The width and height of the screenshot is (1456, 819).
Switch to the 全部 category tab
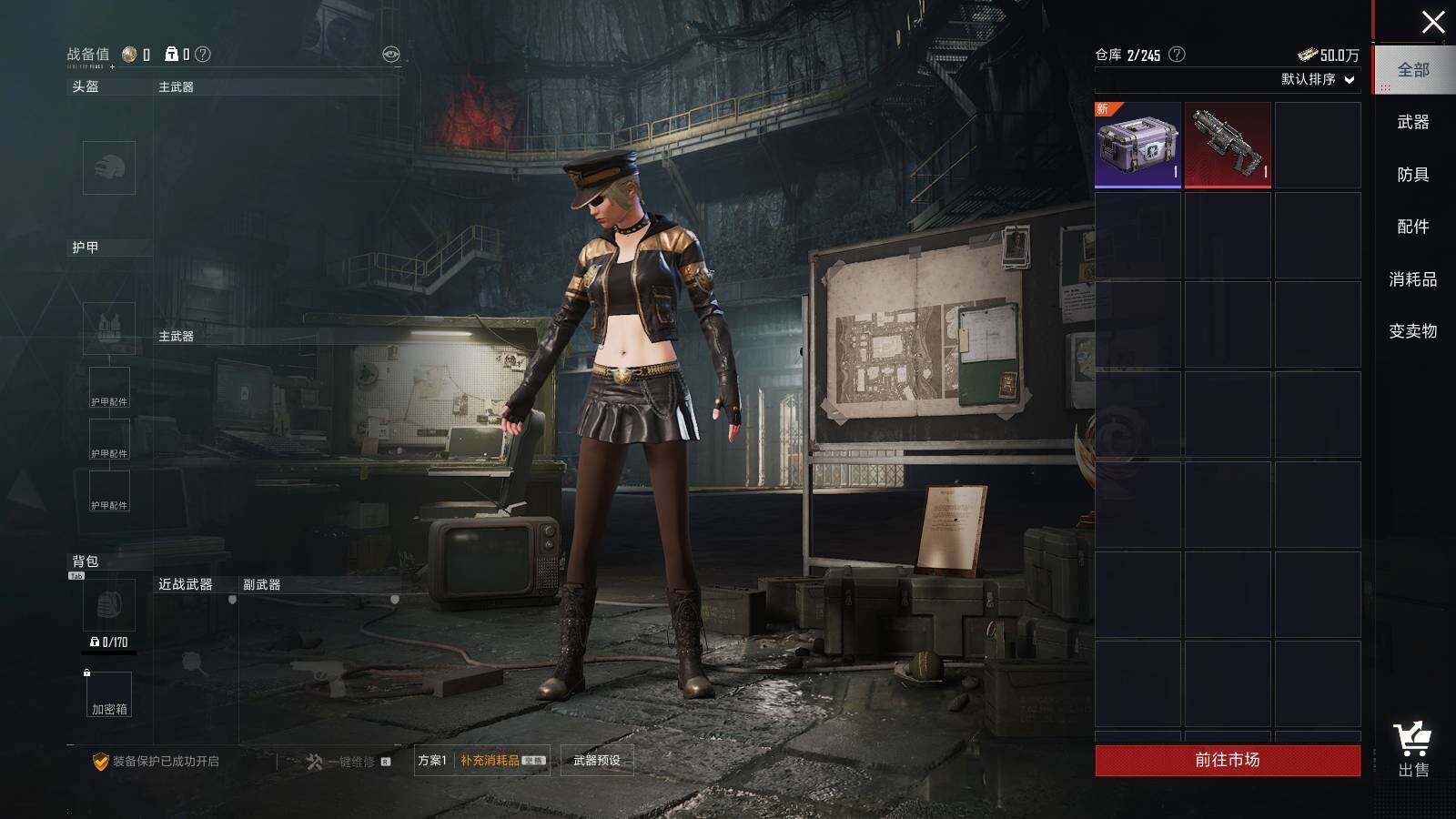(1413, 70)
